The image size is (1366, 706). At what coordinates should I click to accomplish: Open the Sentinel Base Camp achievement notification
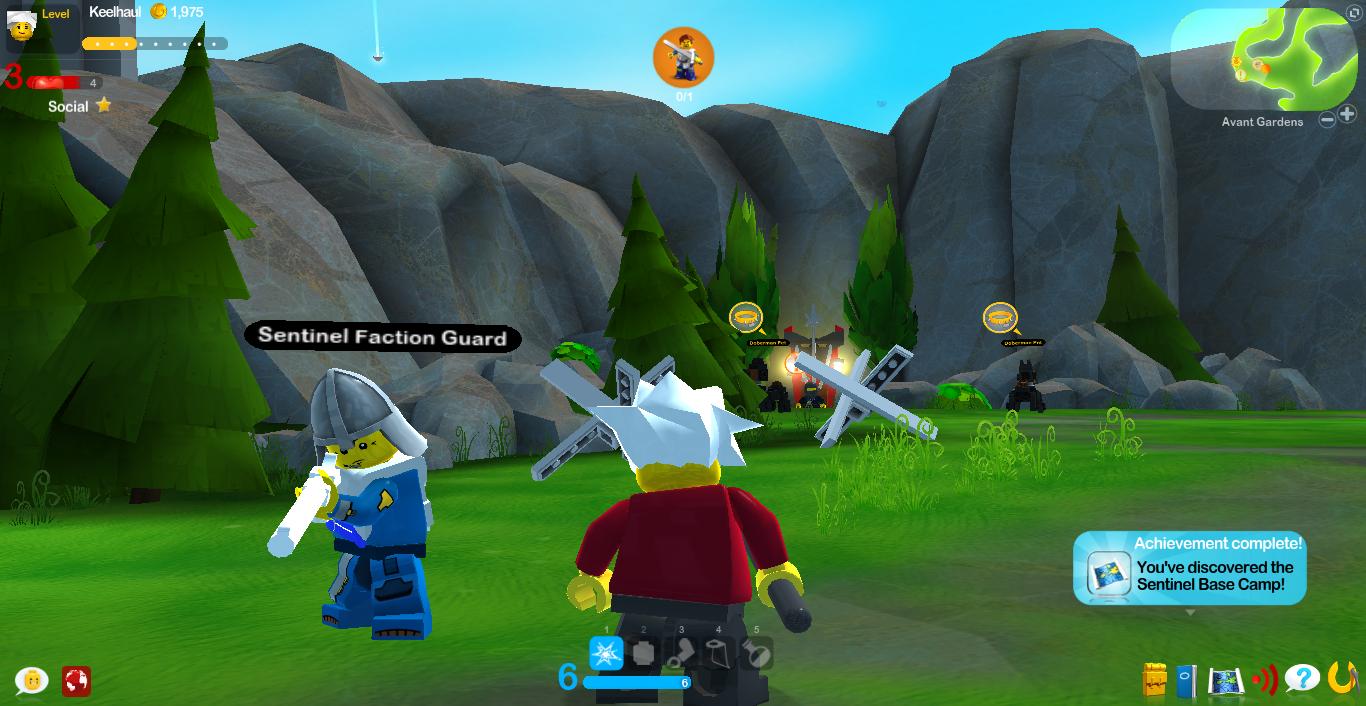click(x=1190, y=569)
